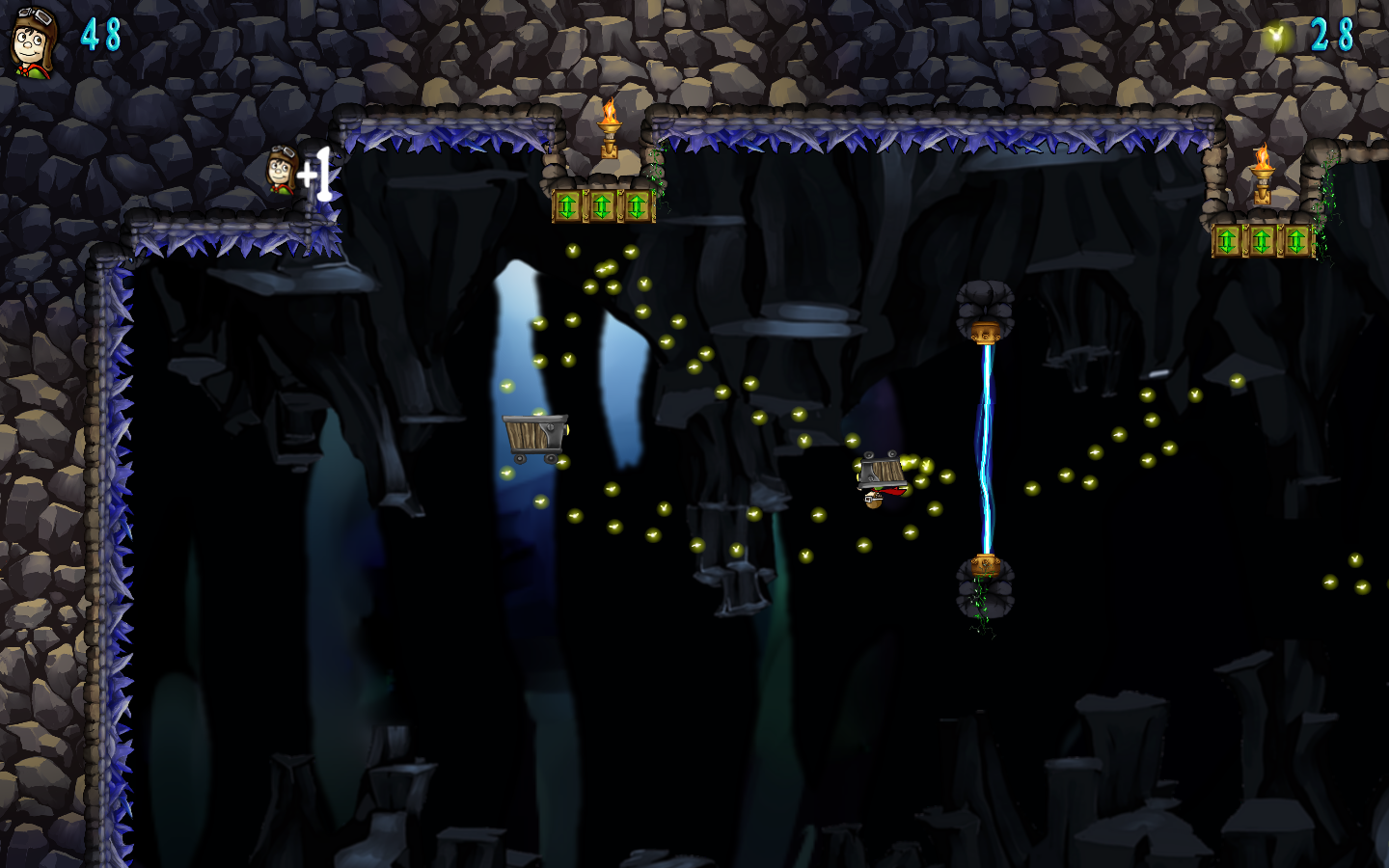Click the +1 life bonus indicator
Viewport: 1389px width, 868px height.
click(x=315, y=174)
